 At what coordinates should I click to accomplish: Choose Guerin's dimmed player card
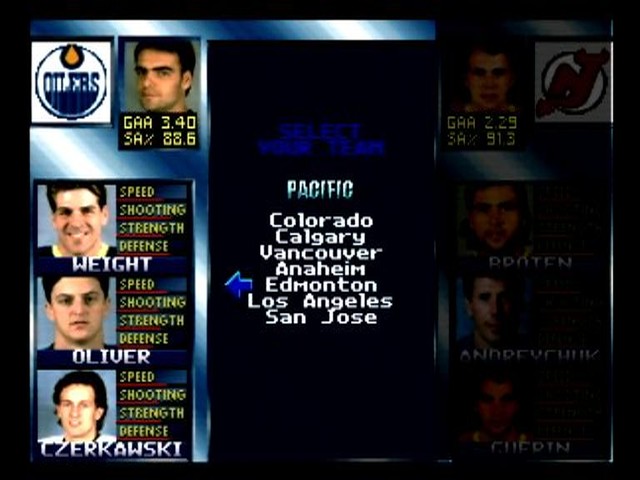(x=530, y=413)
